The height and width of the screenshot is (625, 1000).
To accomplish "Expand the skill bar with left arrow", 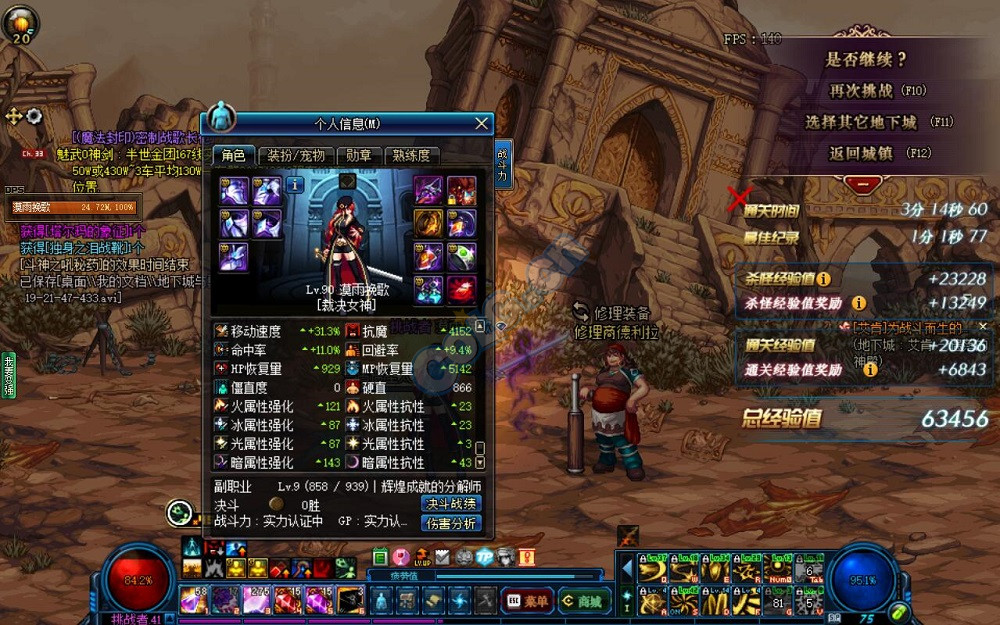I will (627, 569).
